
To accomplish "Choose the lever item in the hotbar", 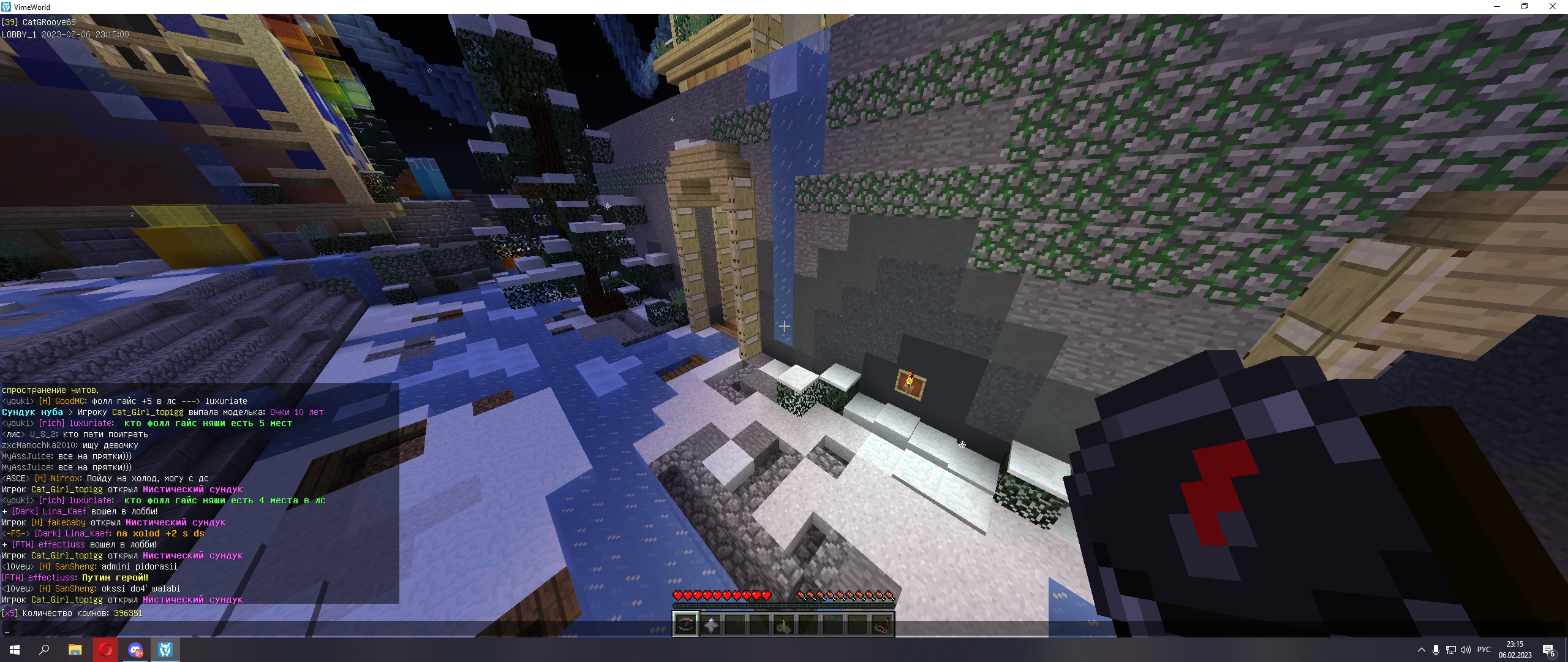I will click(784, 625).
